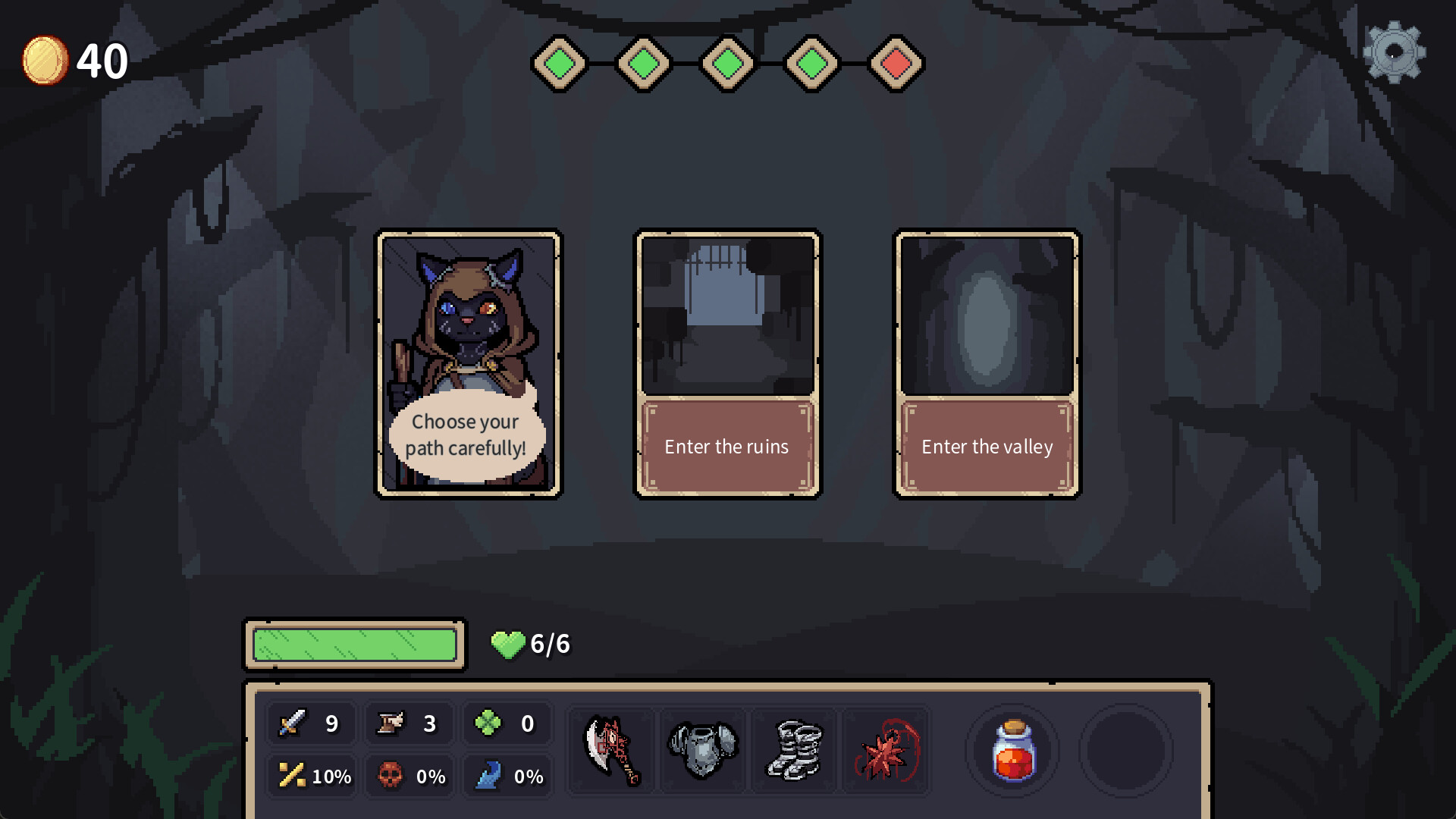Click the anvil armor stat icon

[391, 723]
